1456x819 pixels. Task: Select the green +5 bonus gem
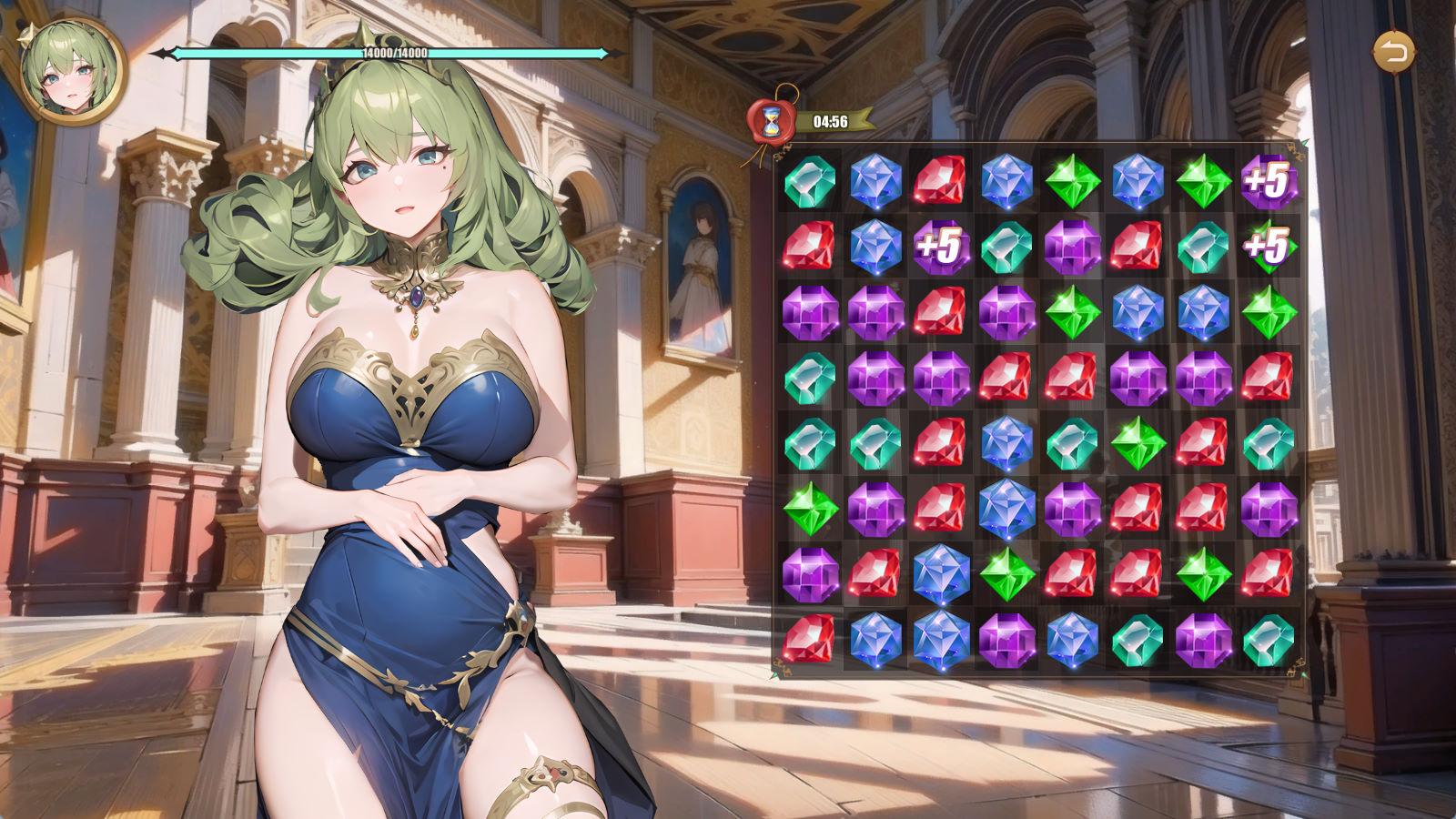coord(1268,246)
